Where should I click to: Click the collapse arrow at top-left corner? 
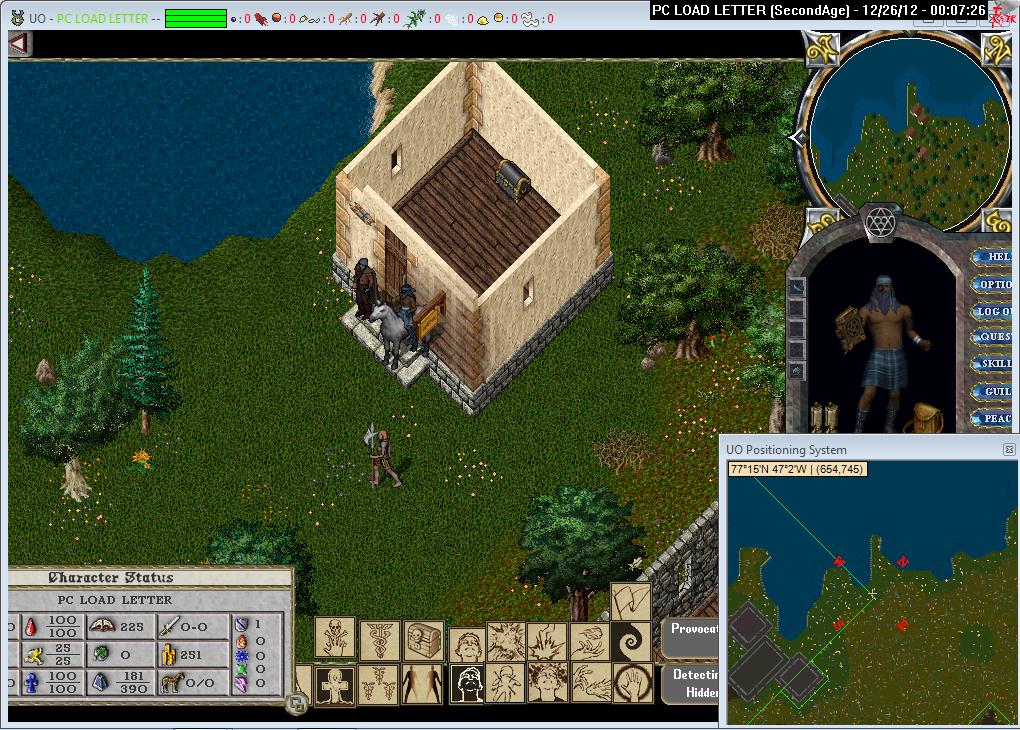point(19,44)
